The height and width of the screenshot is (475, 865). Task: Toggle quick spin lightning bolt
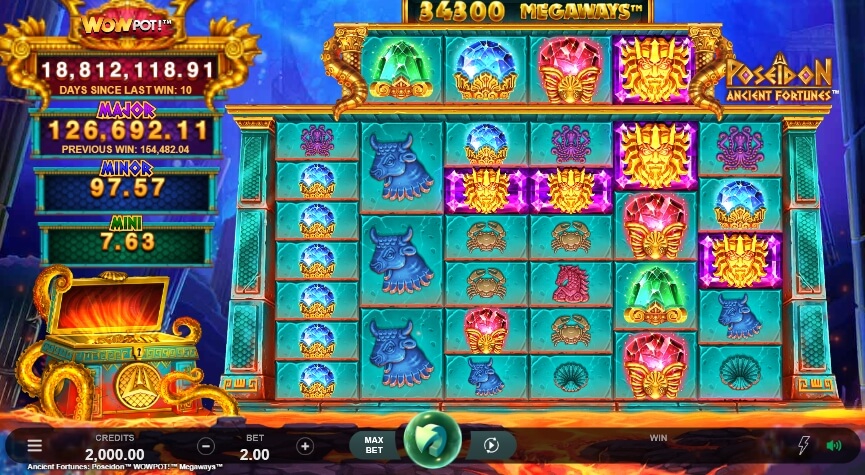point(804,446)
